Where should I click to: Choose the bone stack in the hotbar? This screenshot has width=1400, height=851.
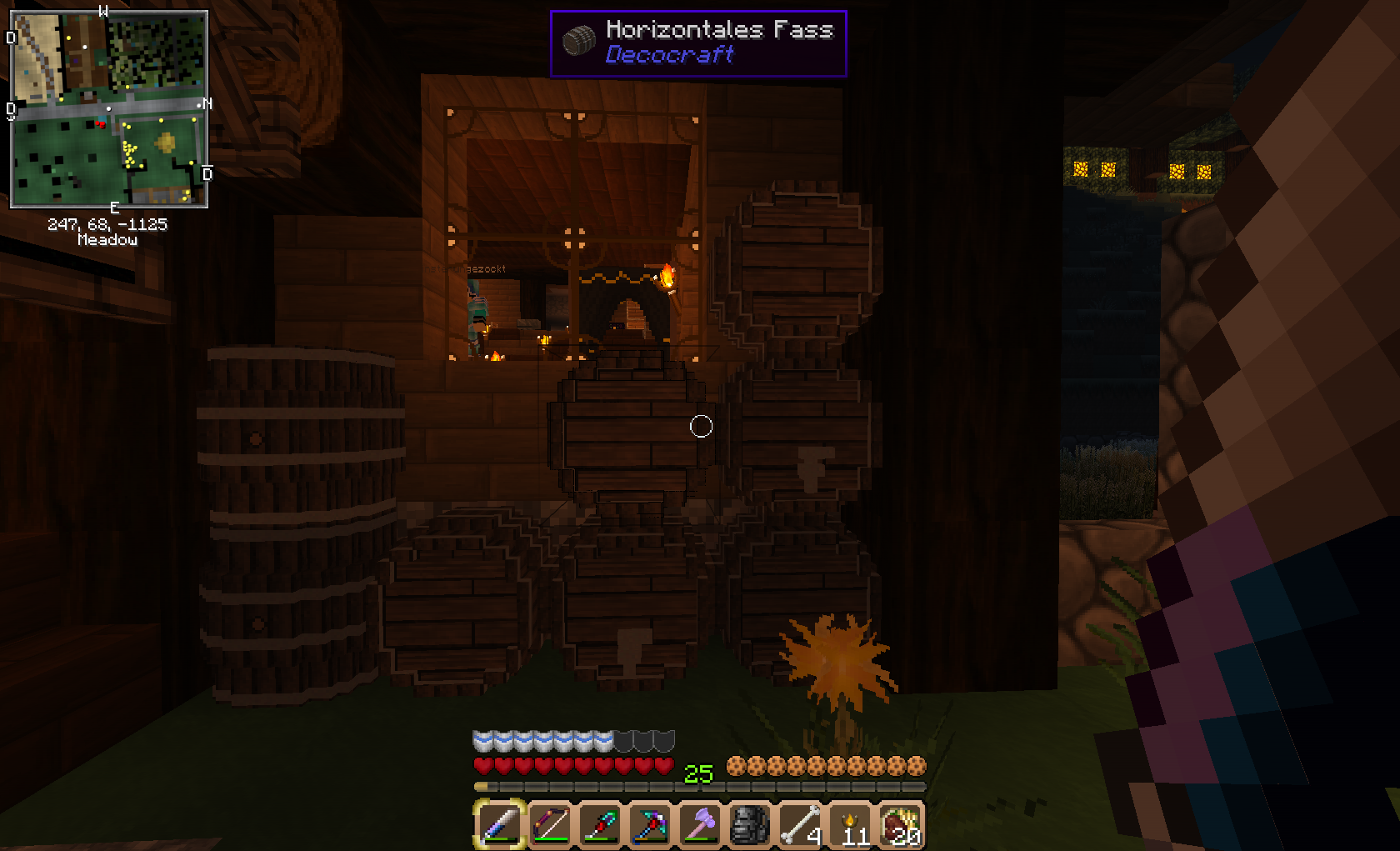click(x=799, y=824)
